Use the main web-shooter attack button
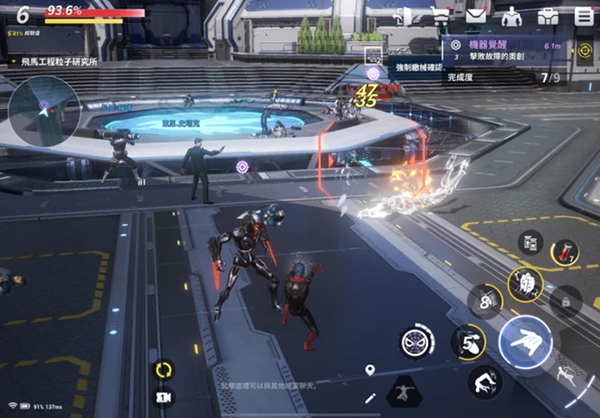 tap(525, 343)
